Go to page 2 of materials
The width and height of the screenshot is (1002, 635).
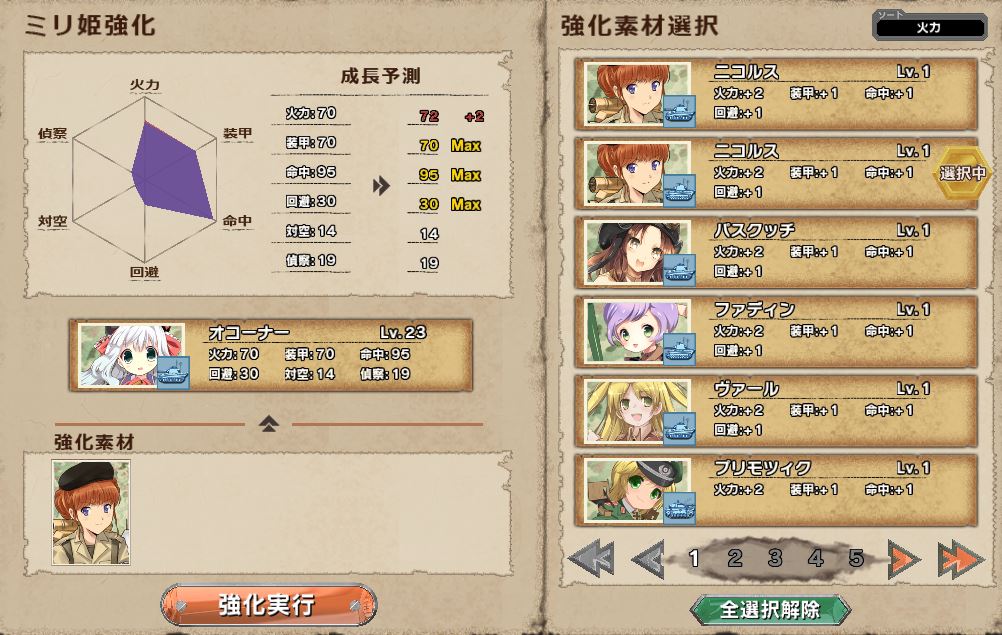click(x=735, y=558)
